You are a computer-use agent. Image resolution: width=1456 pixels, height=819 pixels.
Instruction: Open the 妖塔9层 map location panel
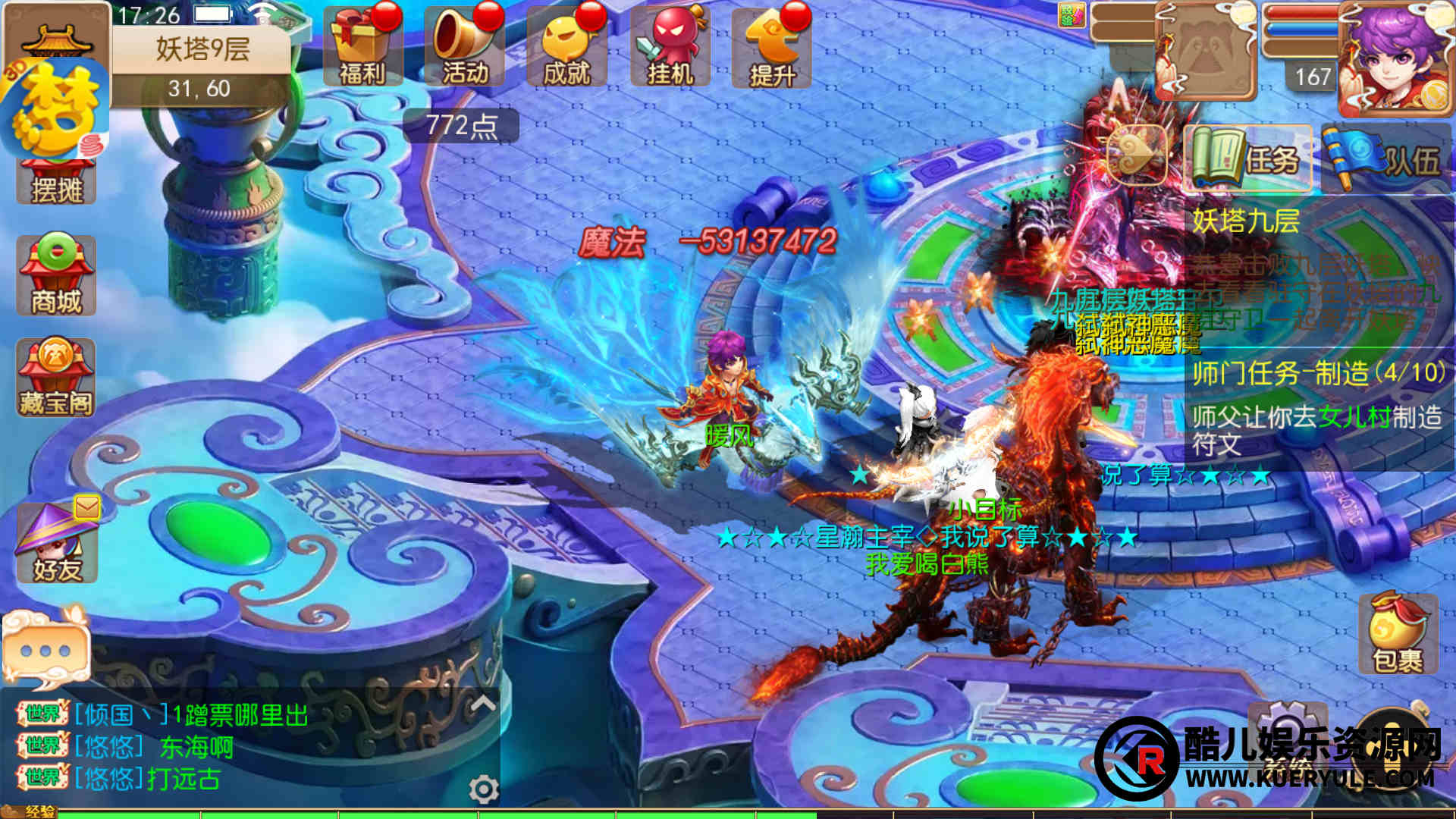[x=202, y=67]
